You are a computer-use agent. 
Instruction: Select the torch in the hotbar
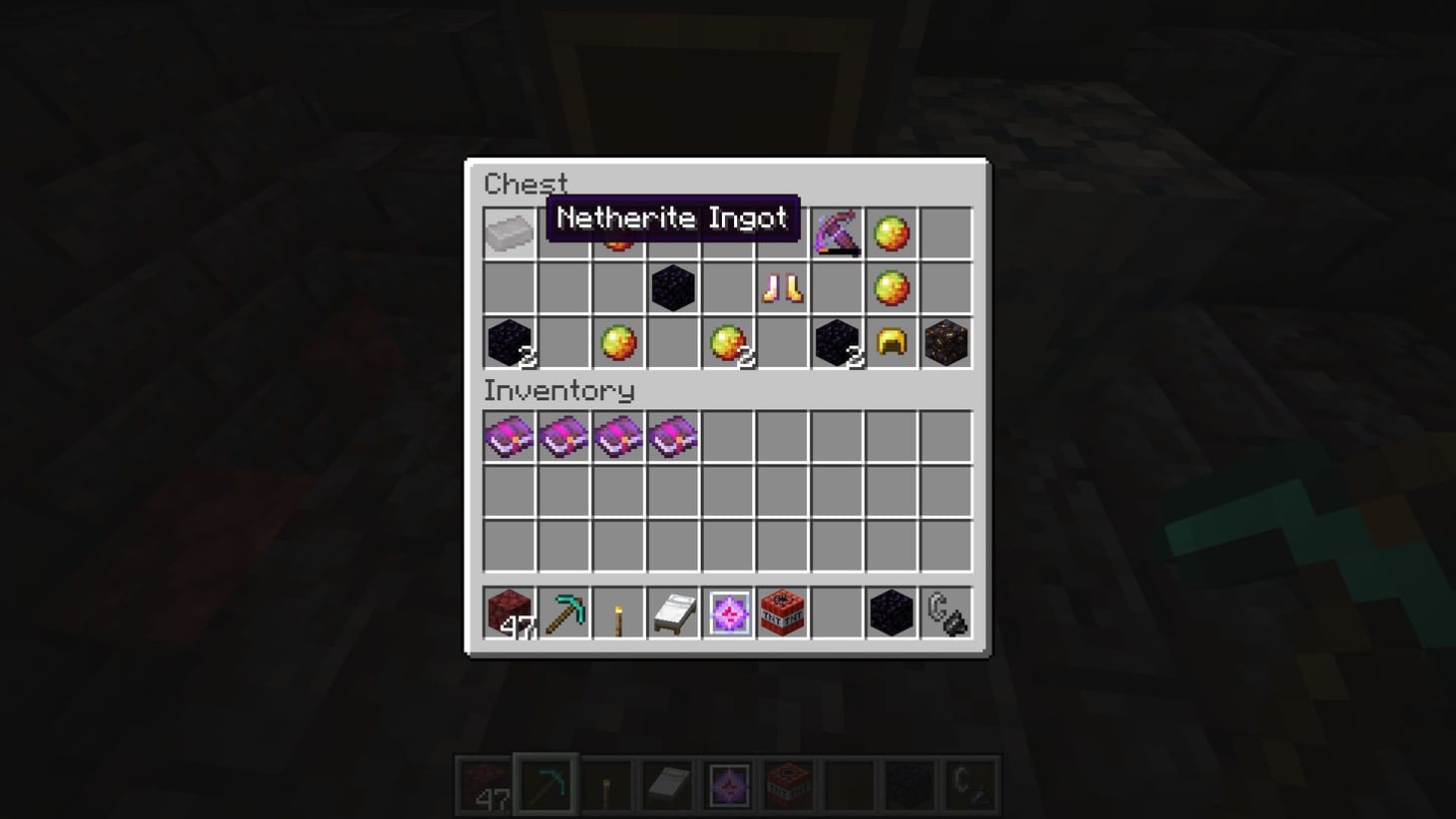click(x=618, y=614)
